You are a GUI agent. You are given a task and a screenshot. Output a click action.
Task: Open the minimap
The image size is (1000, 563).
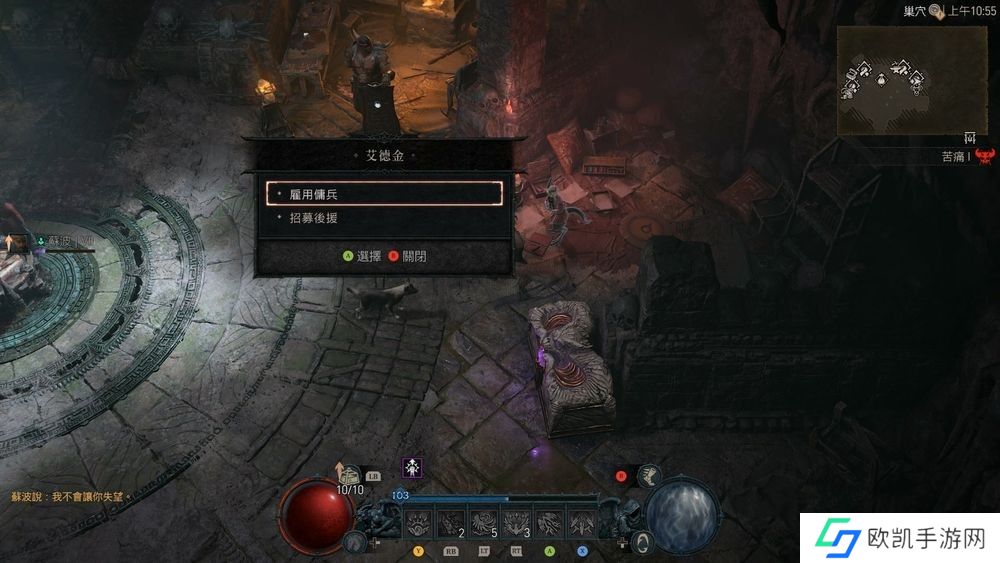click(911, 81)
